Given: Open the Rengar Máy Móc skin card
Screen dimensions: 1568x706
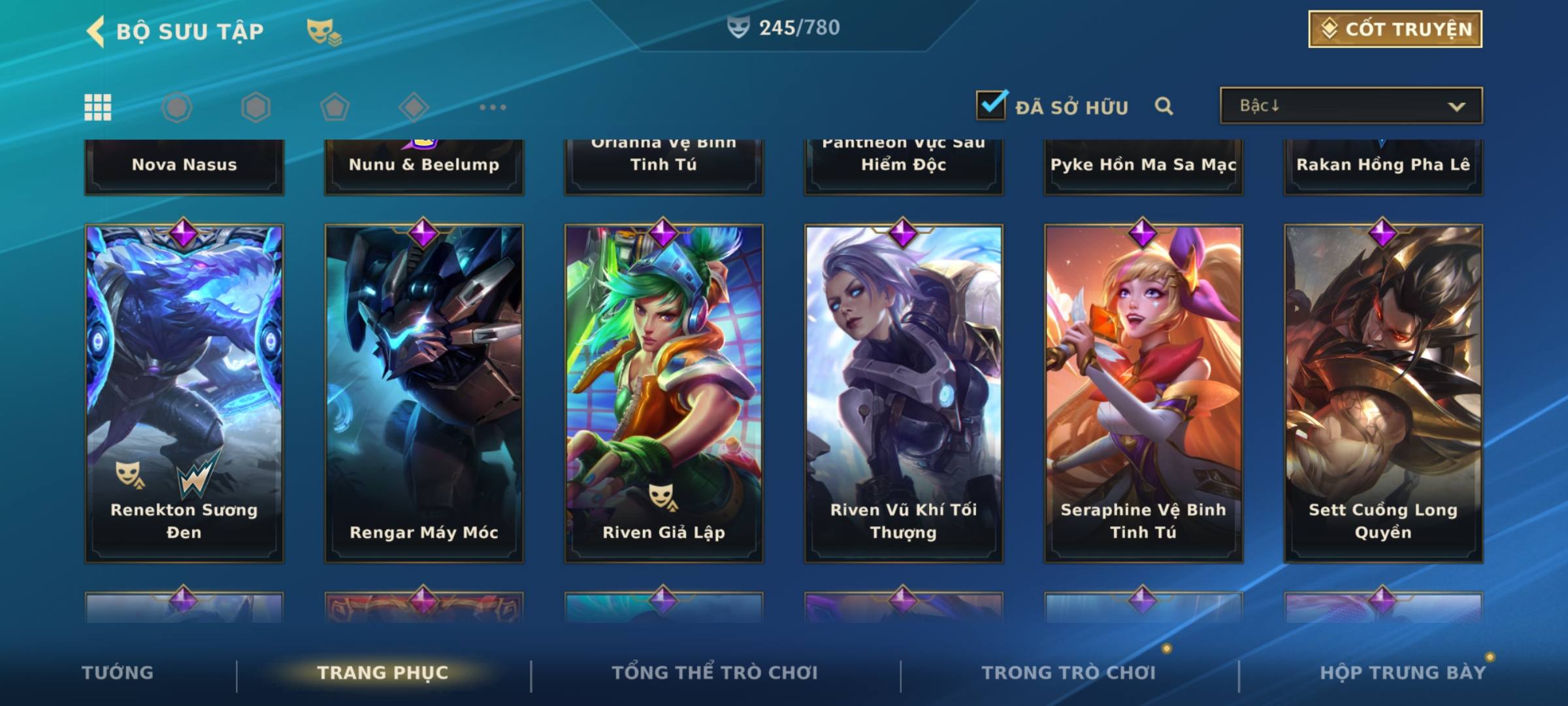Looking at the screenshot, I should tap(424, 392).
